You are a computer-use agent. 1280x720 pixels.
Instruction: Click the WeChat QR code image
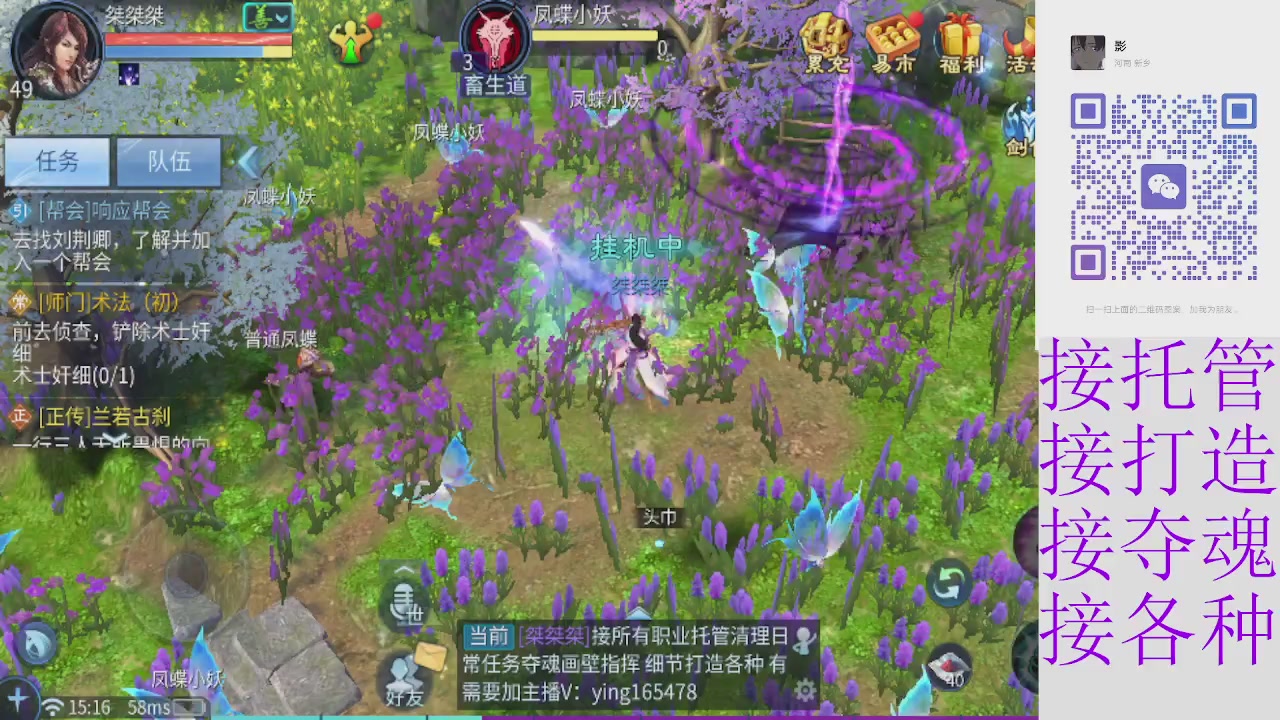pos(1163,186)
